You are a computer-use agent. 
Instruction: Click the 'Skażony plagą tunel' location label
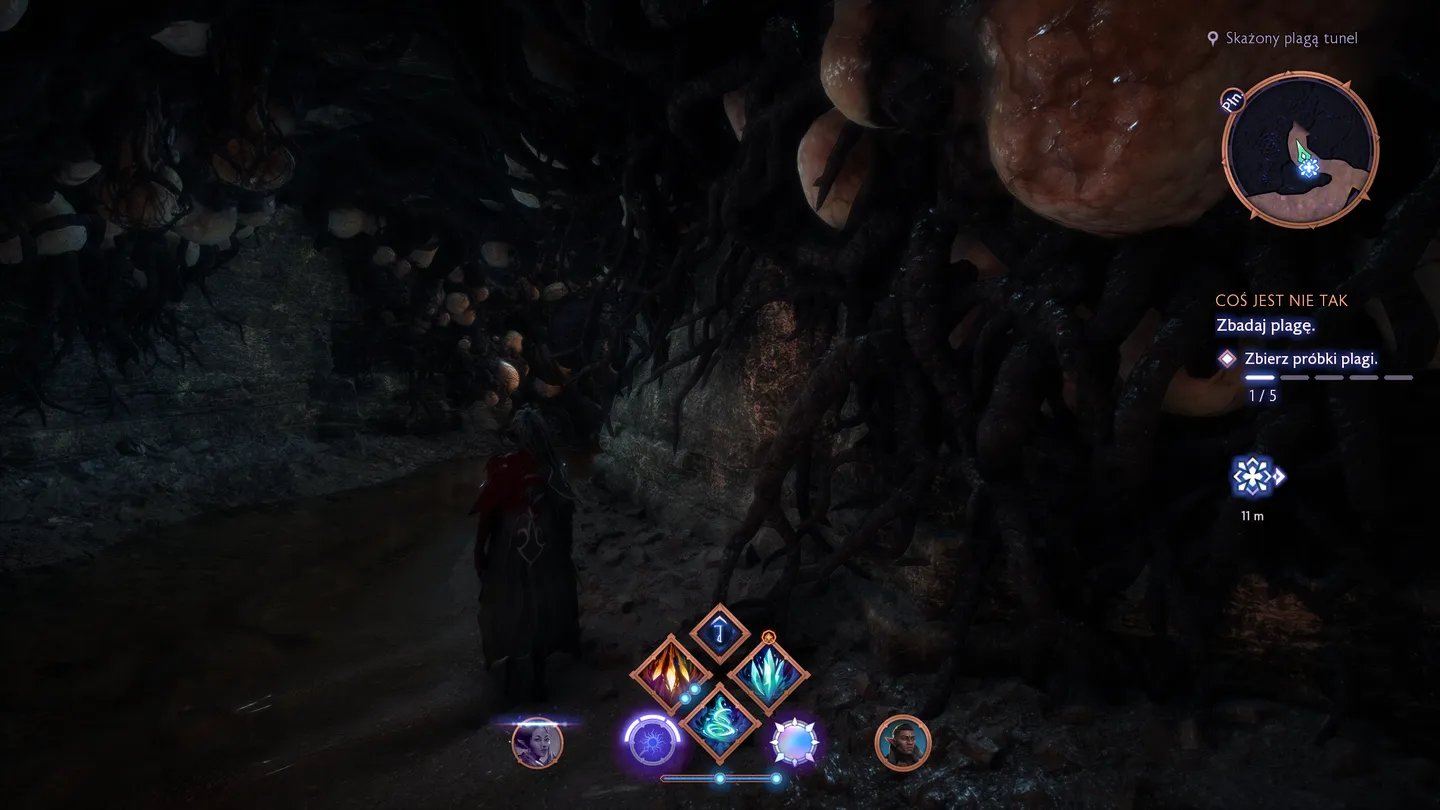point(1291,38)
